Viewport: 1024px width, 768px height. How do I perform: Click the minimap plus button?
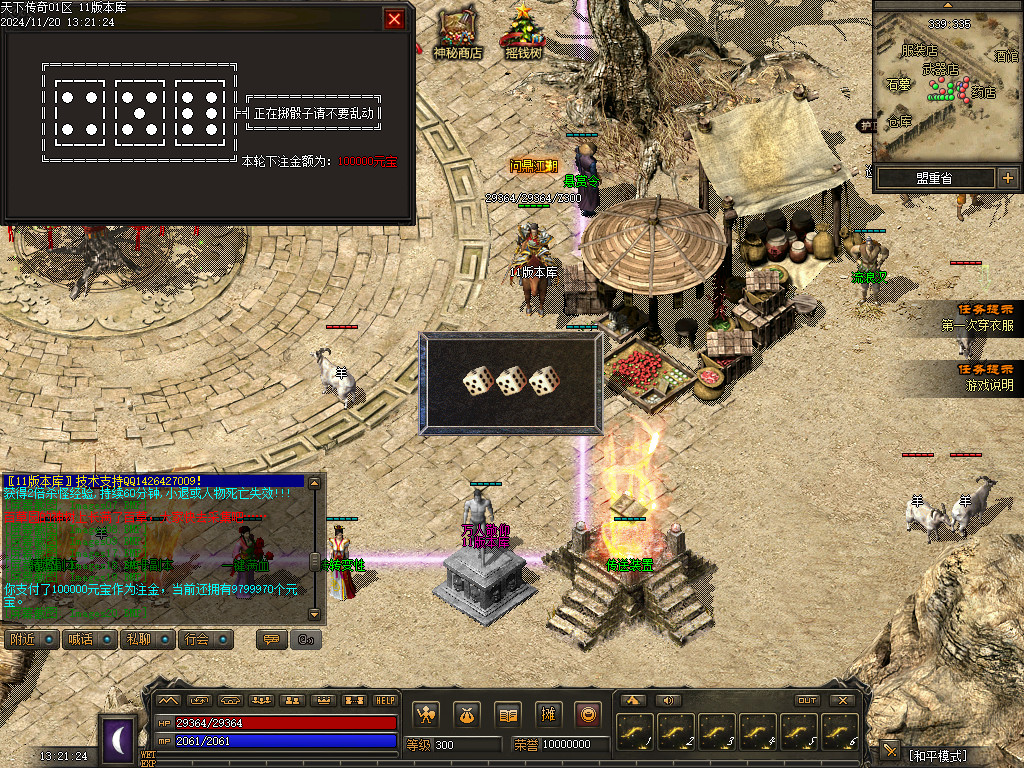click(x=1007, y=178)
